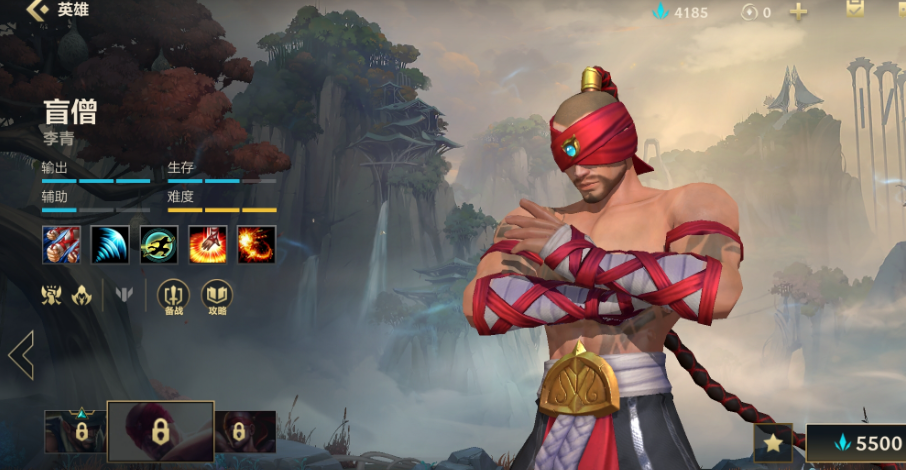The width and height of the screenshot is (906, 470).
Task: Click the gold plus to add currency
Action: 798,12
